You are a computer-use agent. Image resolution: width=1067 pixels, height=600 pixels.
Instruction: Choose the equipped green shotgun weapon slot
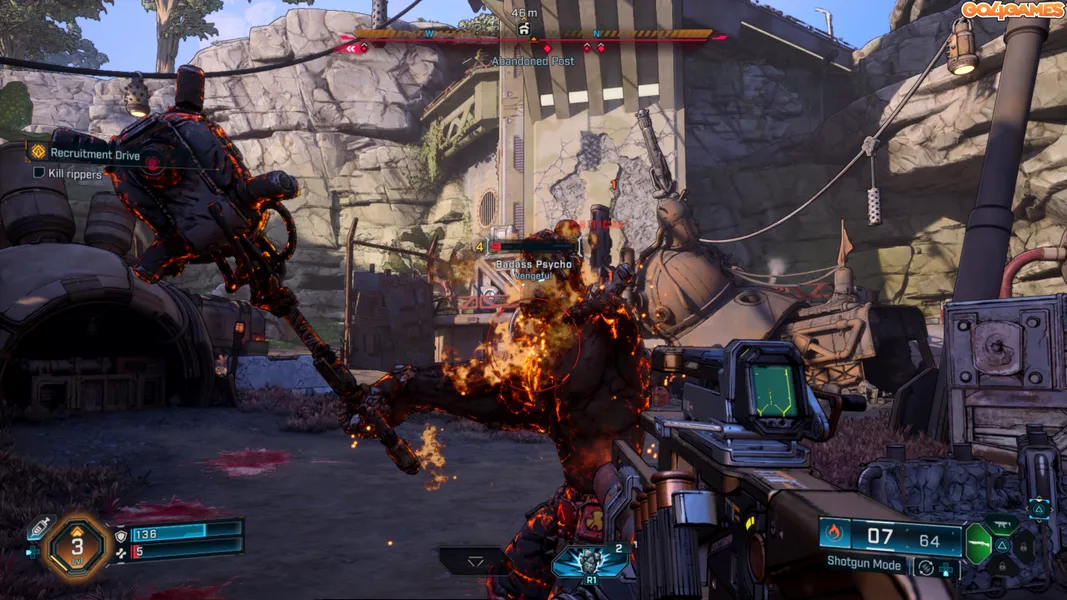[978, 542]
